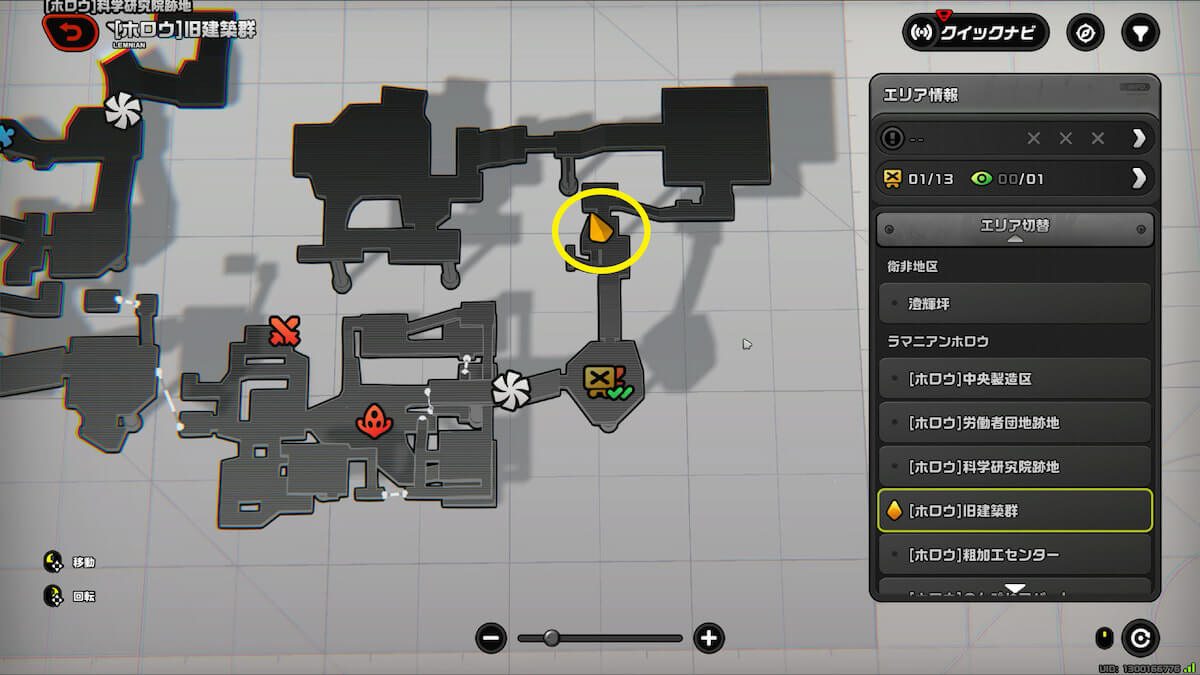Select 澄輝坪 from the area list

click(1014, 302)
